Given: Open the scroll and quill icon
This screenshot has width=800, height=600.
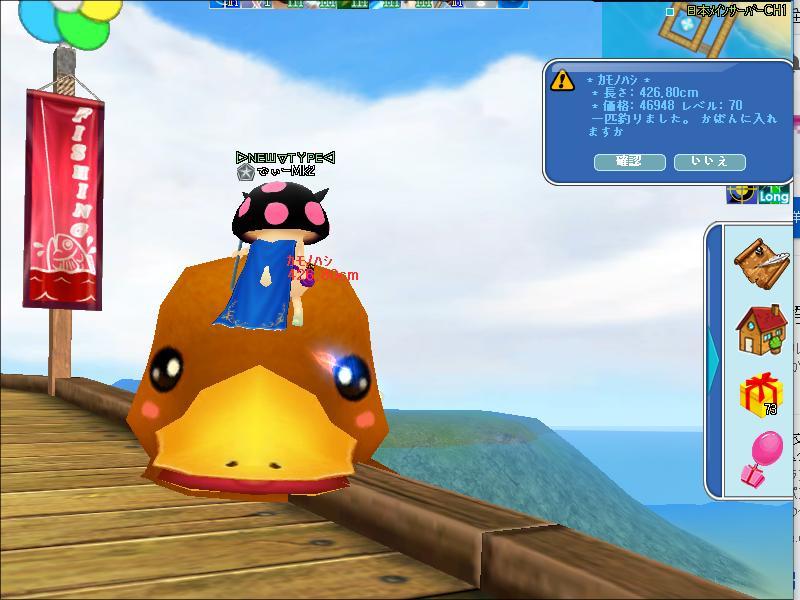Looking at the screenshot, I should 760,263.
